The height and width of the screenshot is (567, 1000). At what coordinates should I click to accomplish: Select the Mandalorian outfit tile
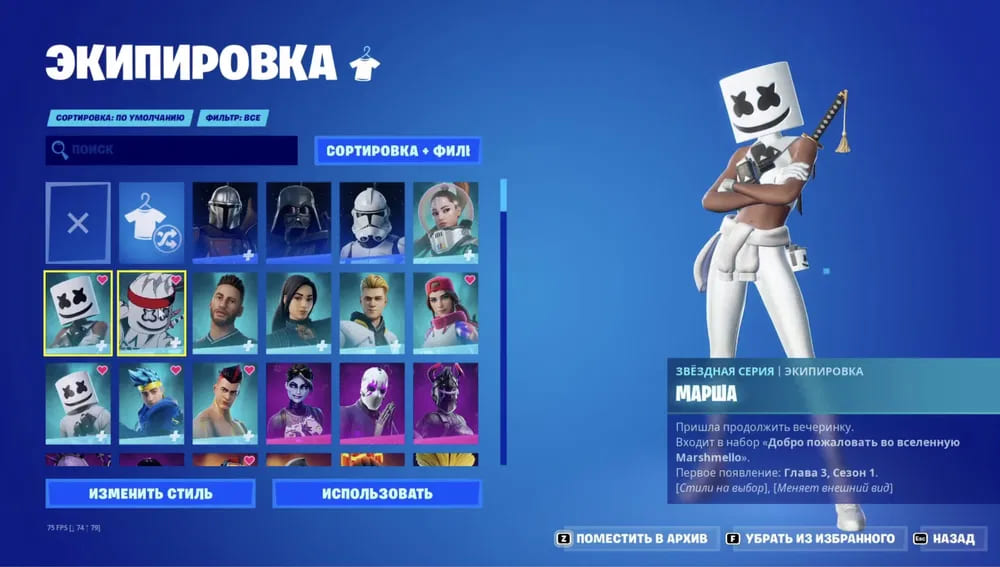pyautogui.click(x=225, y=222)
